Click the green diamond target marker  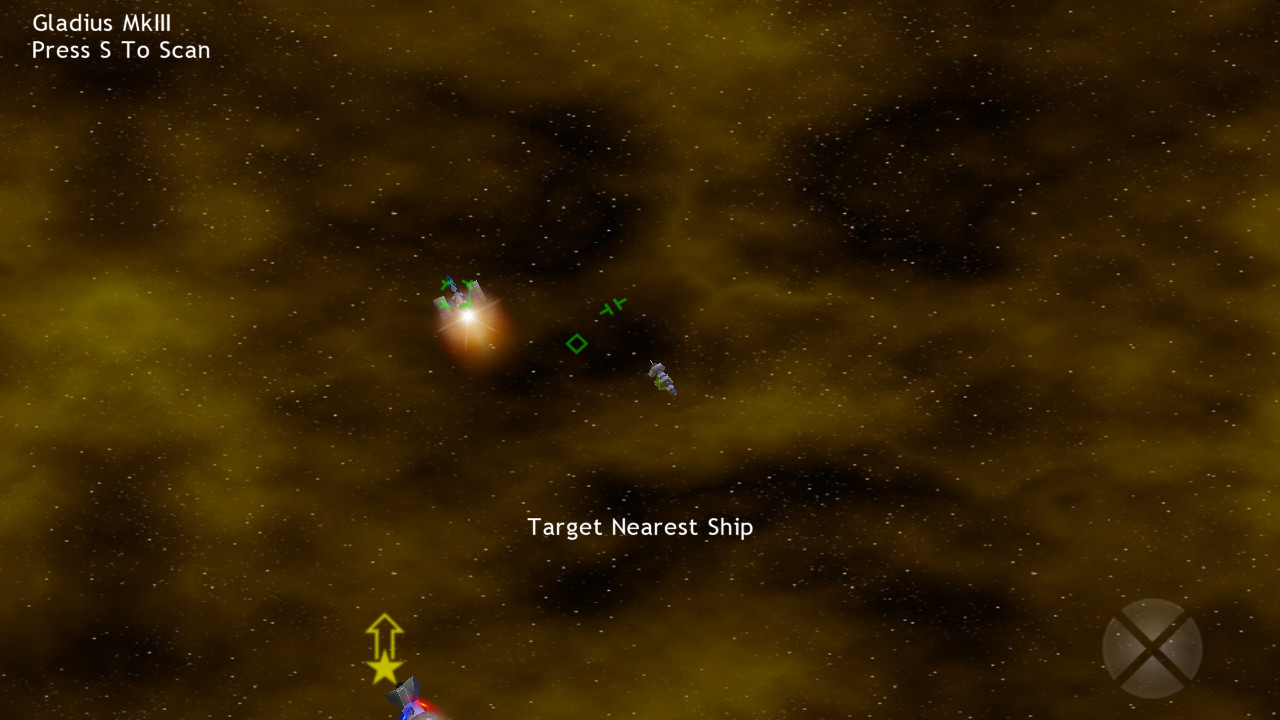(577, 343)
